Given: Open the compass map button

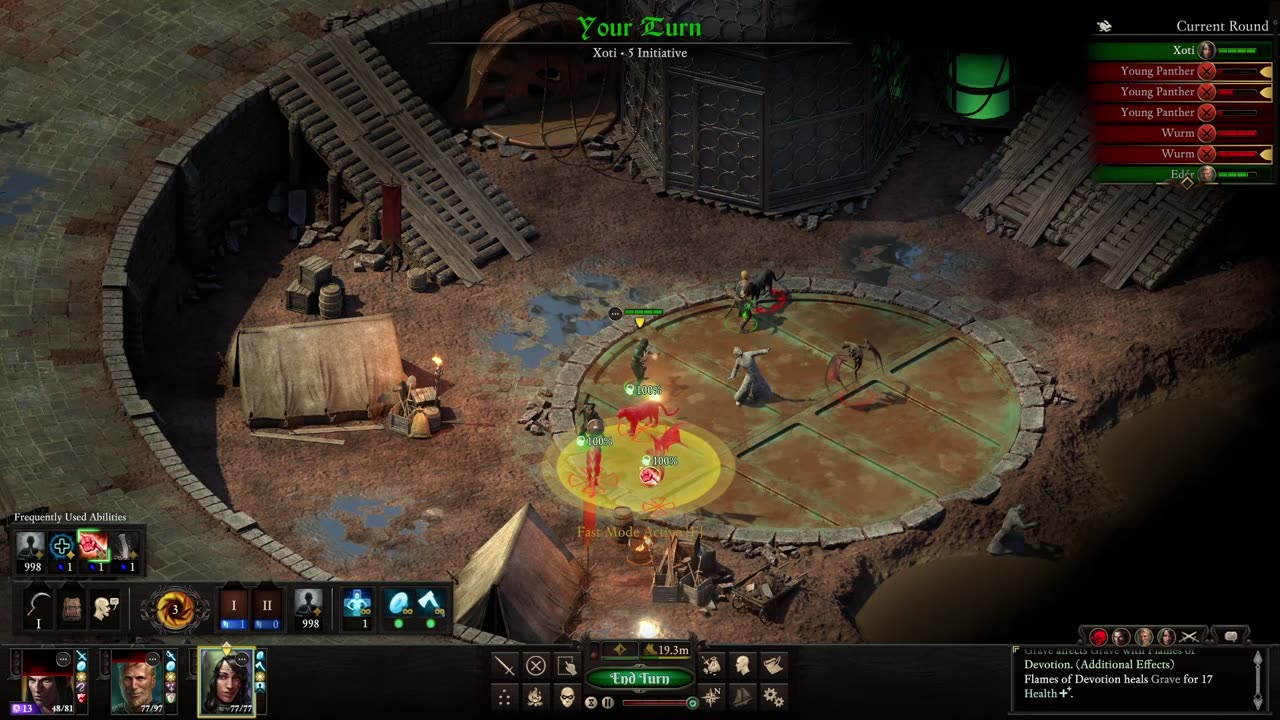Looking at the screenshot, I should pos(712,697).
